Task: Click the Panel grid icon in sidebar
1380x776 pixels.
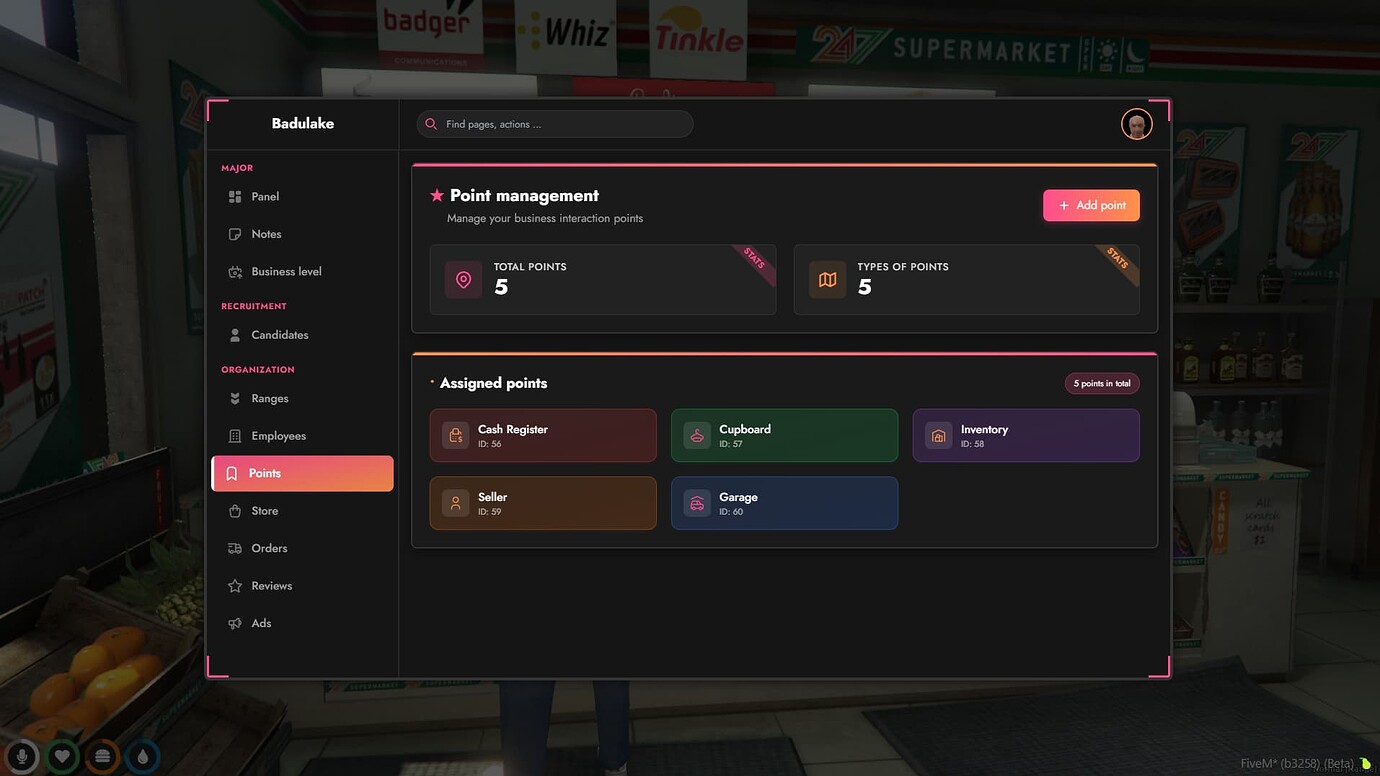Action: (x=233, y=196)
